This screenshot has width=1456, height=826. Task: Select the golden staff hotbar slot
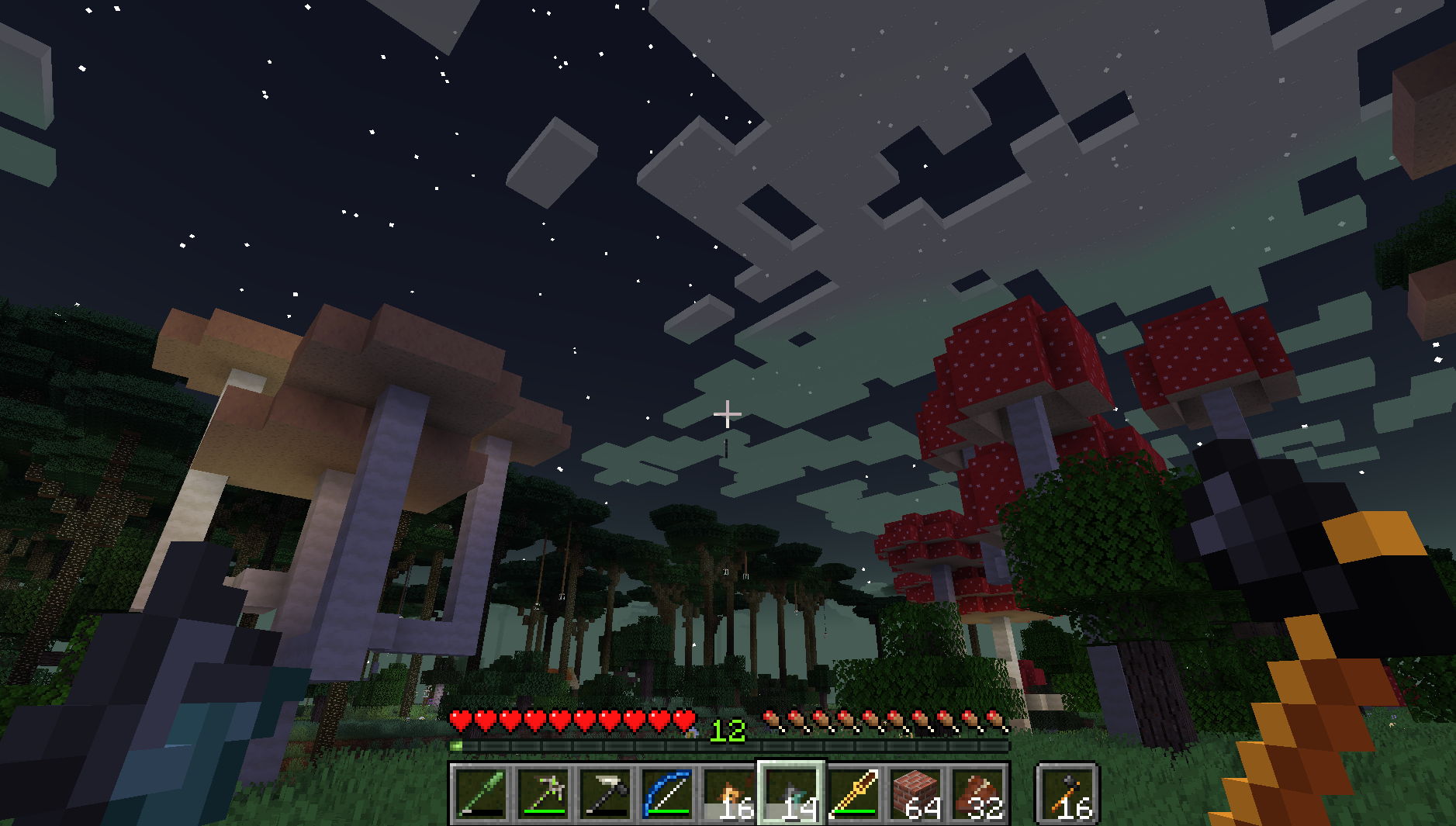coord(853,793)
